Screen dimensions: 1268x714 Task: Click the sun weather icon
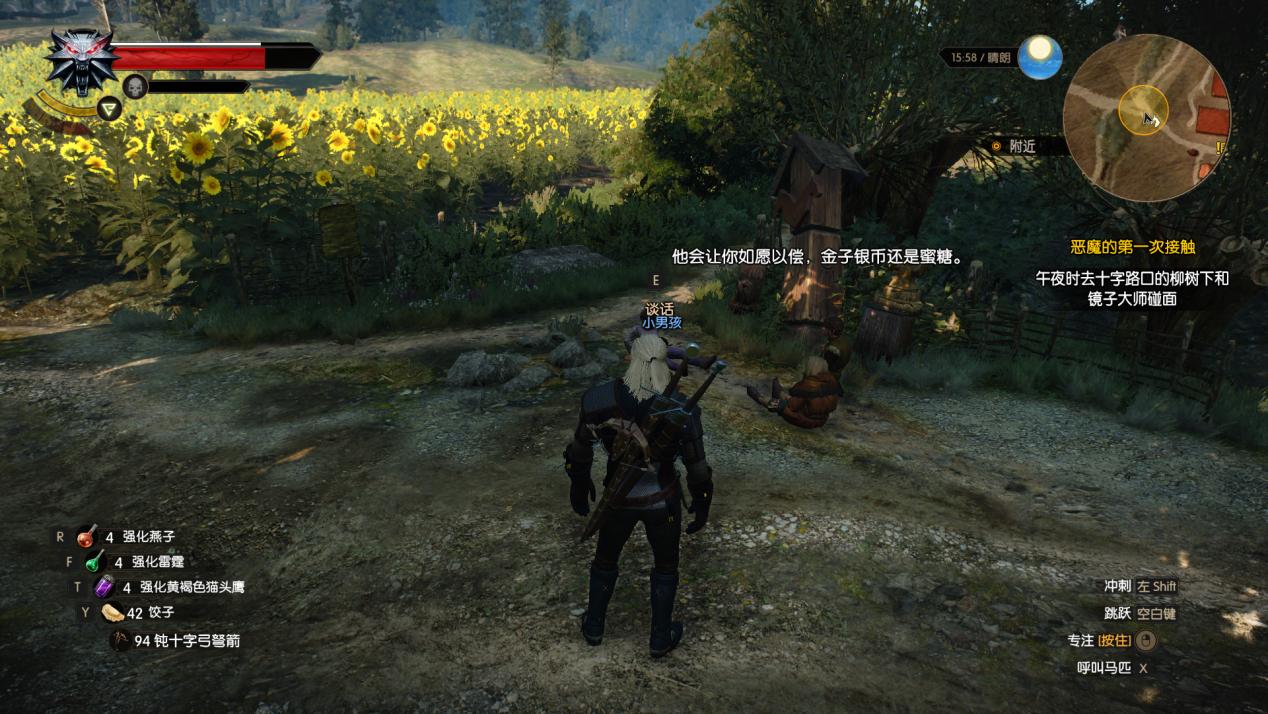pos(1040,56)
